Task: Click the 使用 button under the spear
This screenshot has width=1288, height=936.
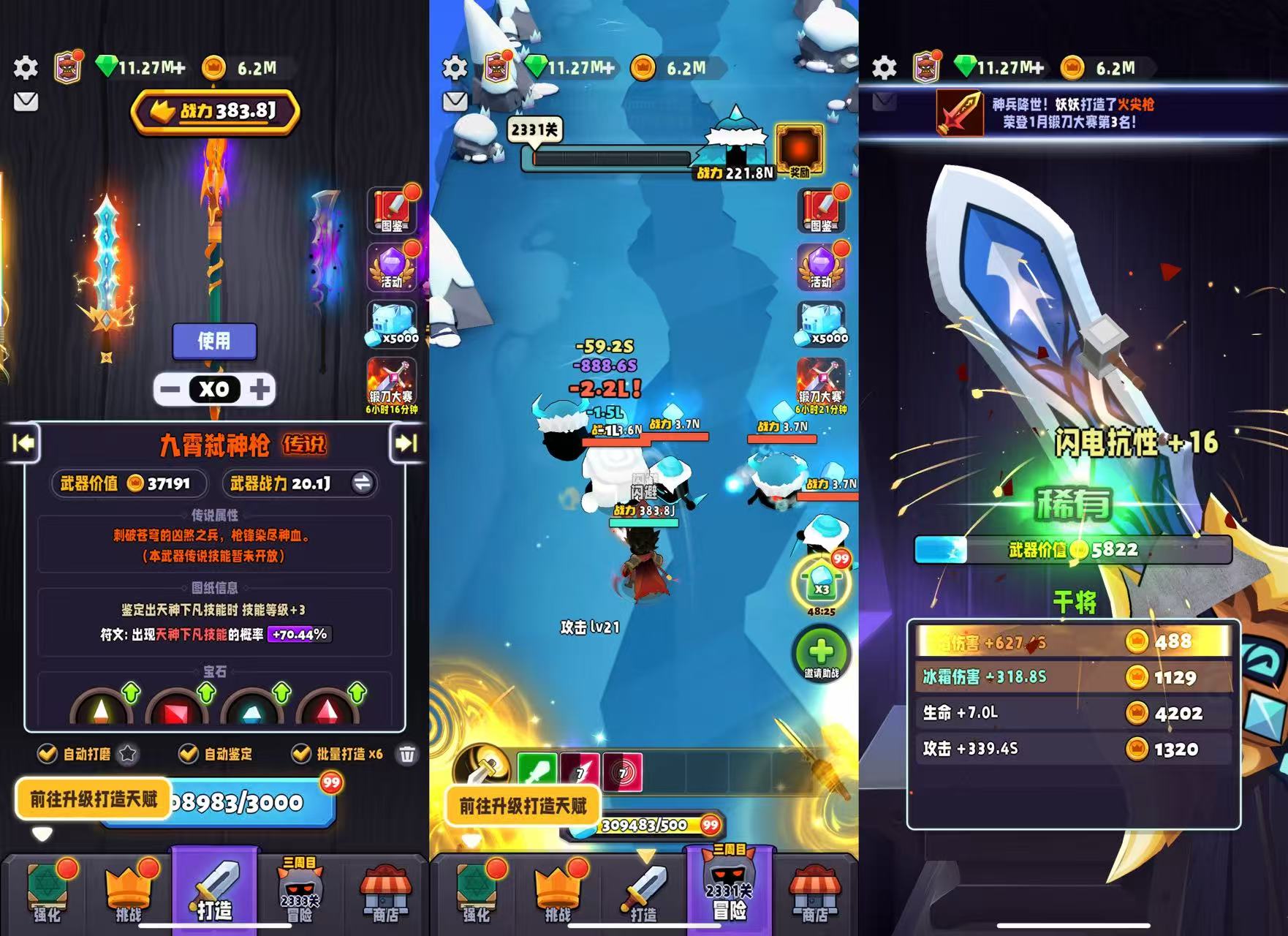Action: [x=214, y=341]
